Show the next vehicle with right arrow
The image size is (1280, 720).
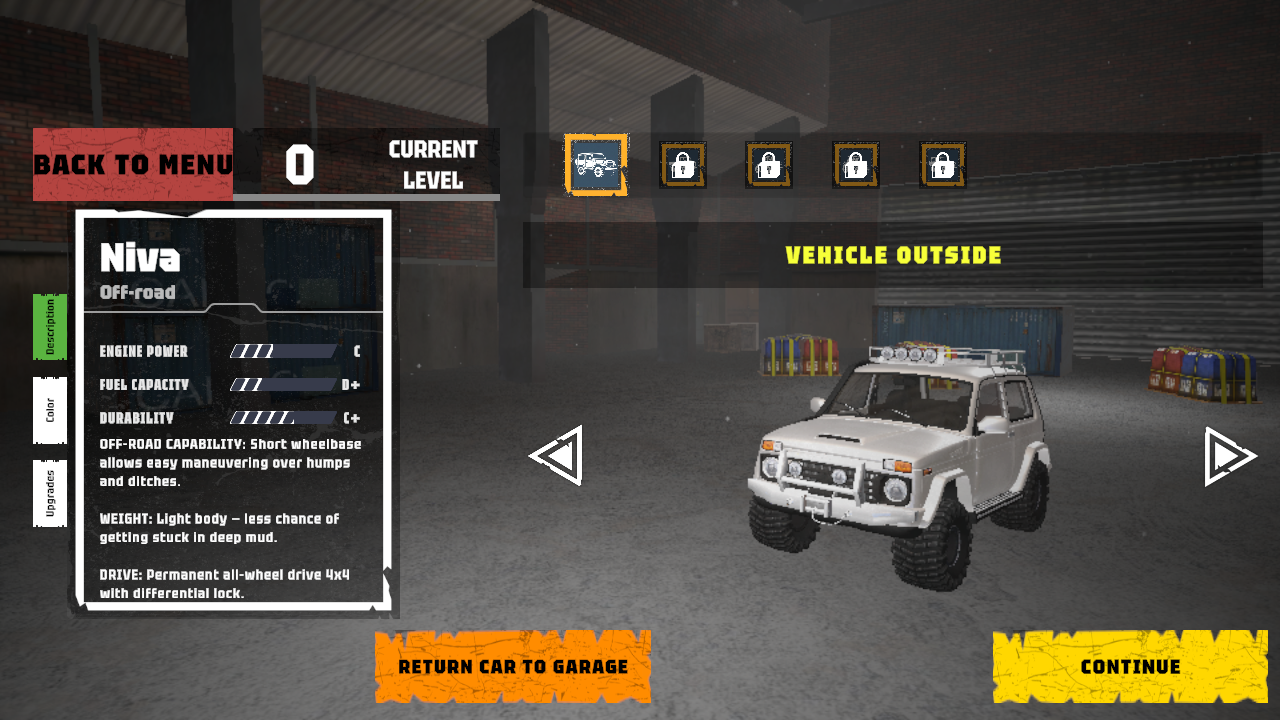click(1229, 456)
